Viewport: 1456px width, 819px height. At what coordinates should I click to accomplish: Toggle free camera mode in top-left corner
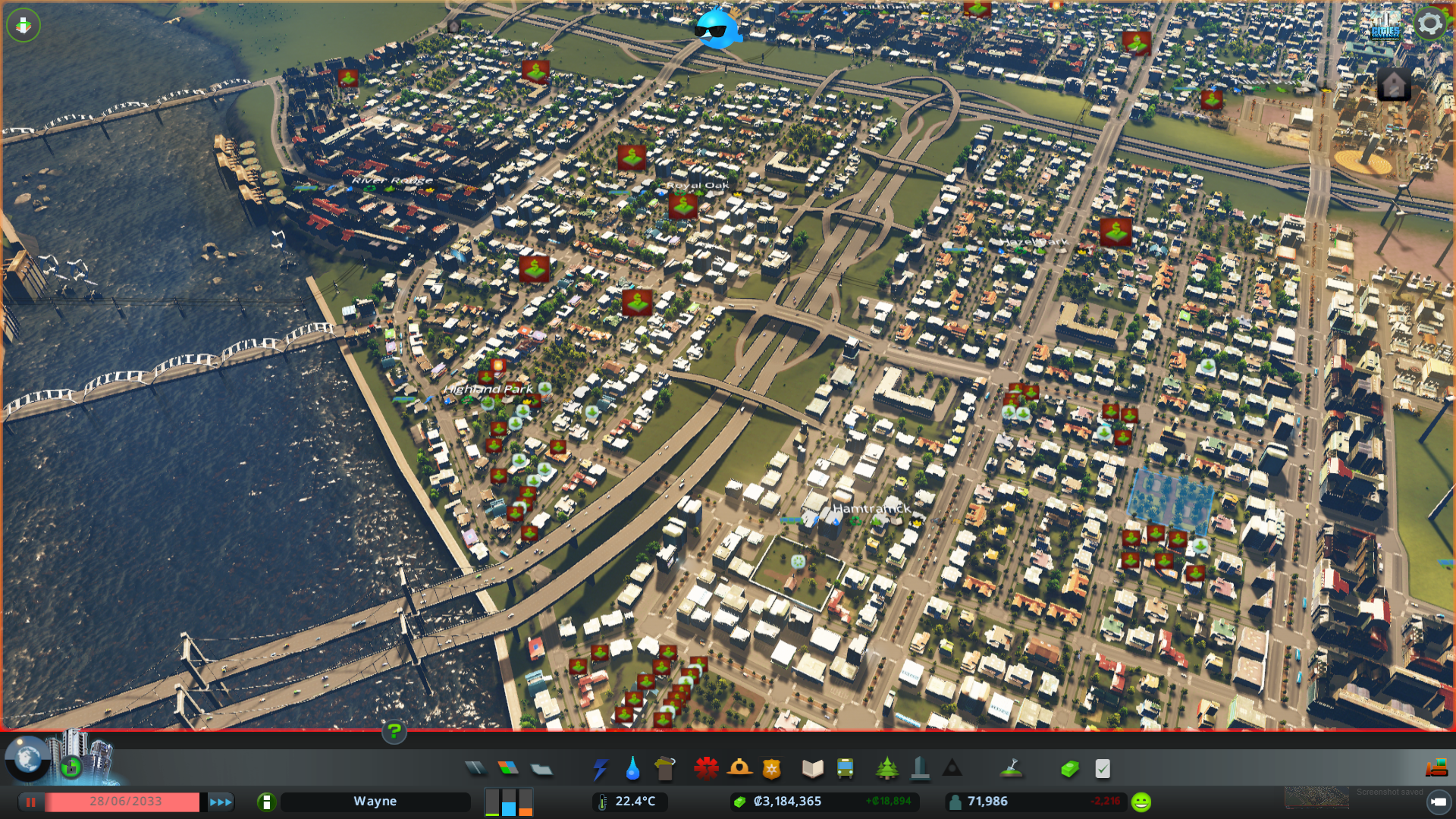coord(23,25)
